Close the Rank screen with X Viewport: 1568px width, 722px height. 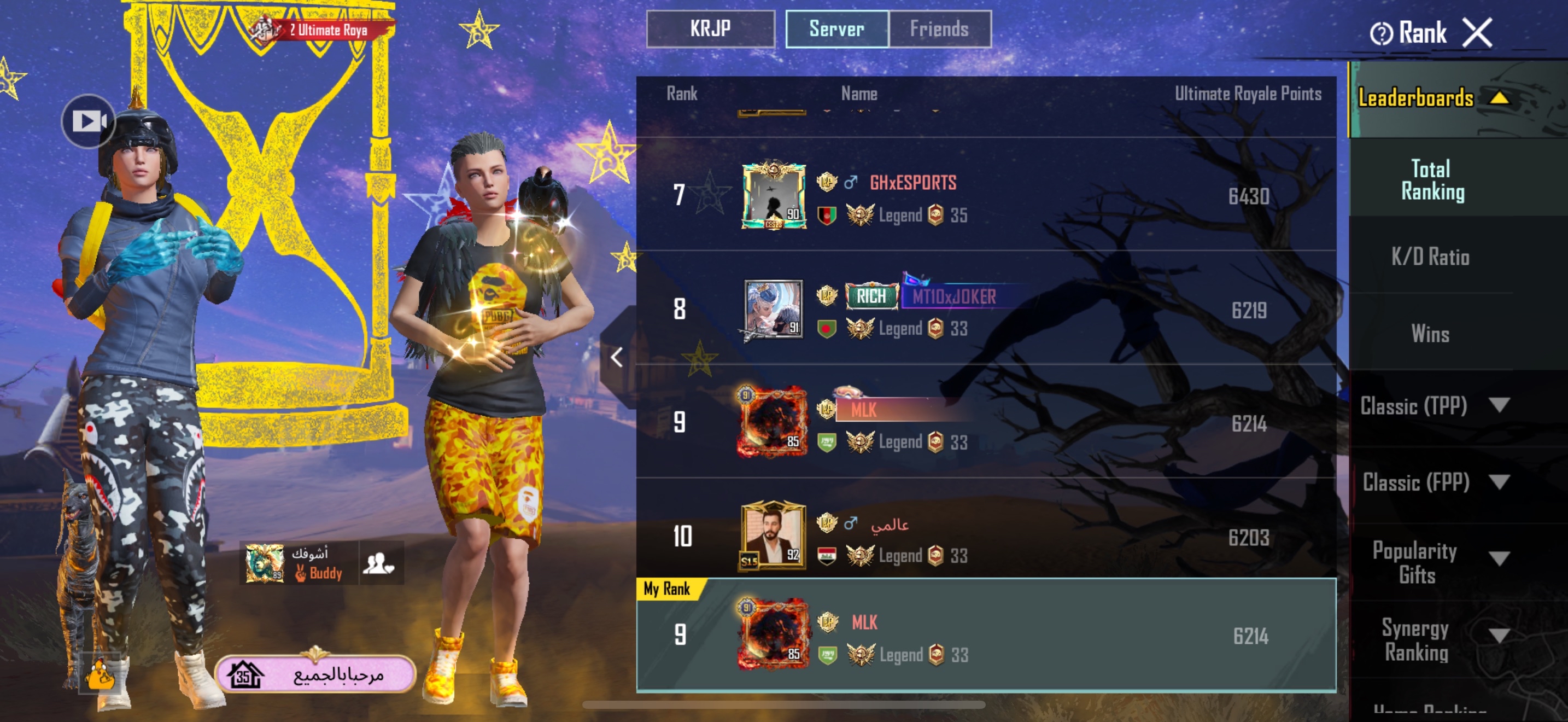click(1477, 32)
